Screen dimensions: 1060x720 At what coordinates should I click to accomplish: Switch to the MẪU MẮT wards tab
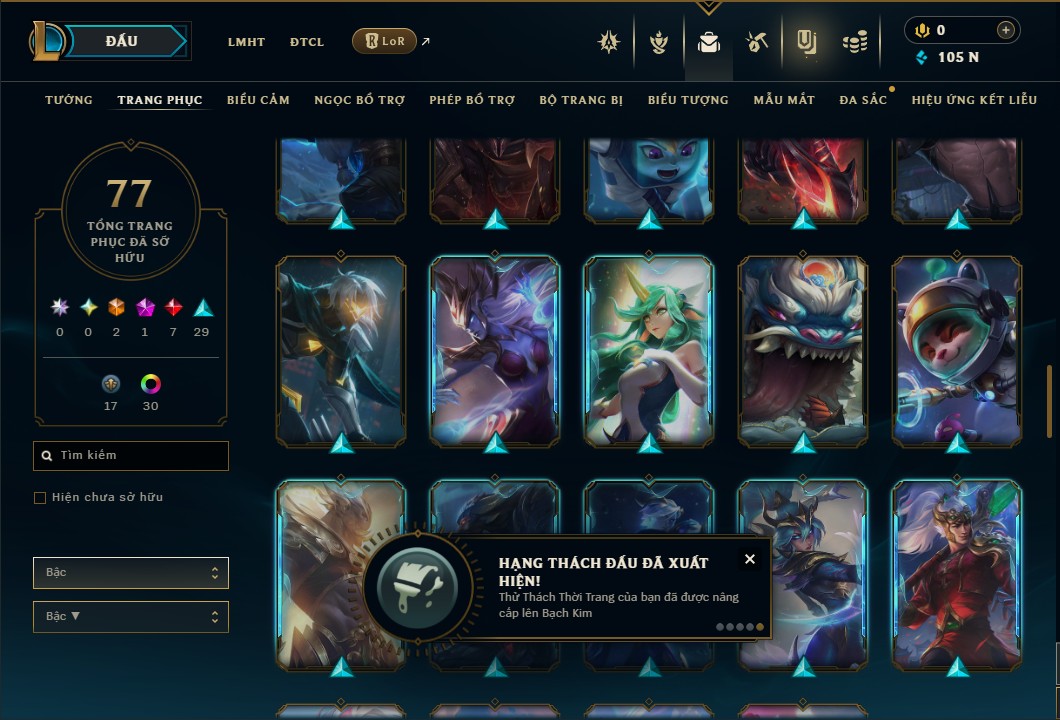pyautogui.click(x=784, y=100)
